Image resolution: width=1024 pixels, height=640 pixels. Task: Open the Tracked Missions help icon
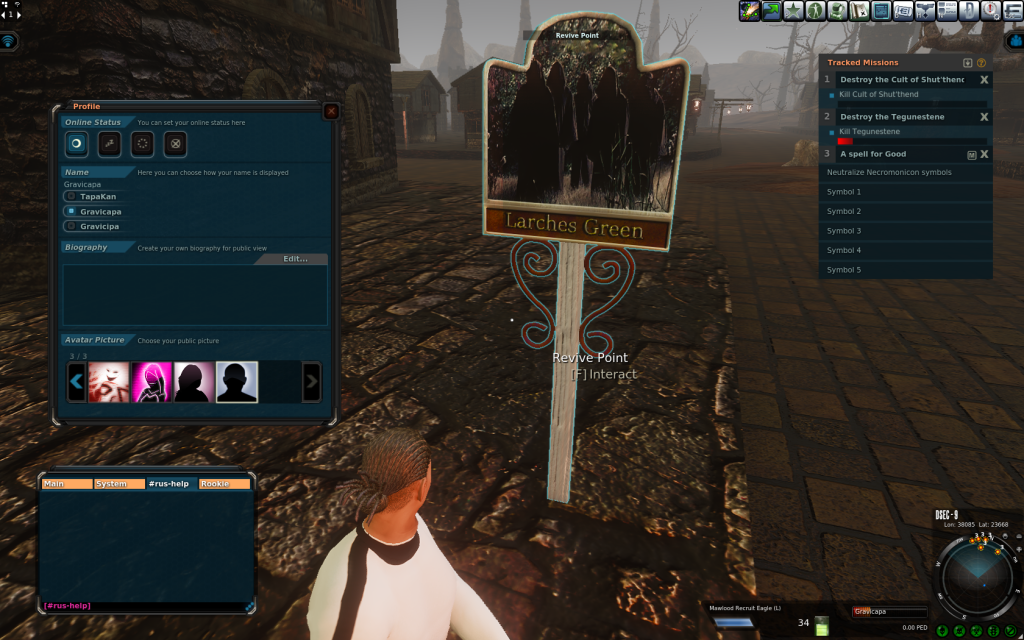(x=981, y=63)
